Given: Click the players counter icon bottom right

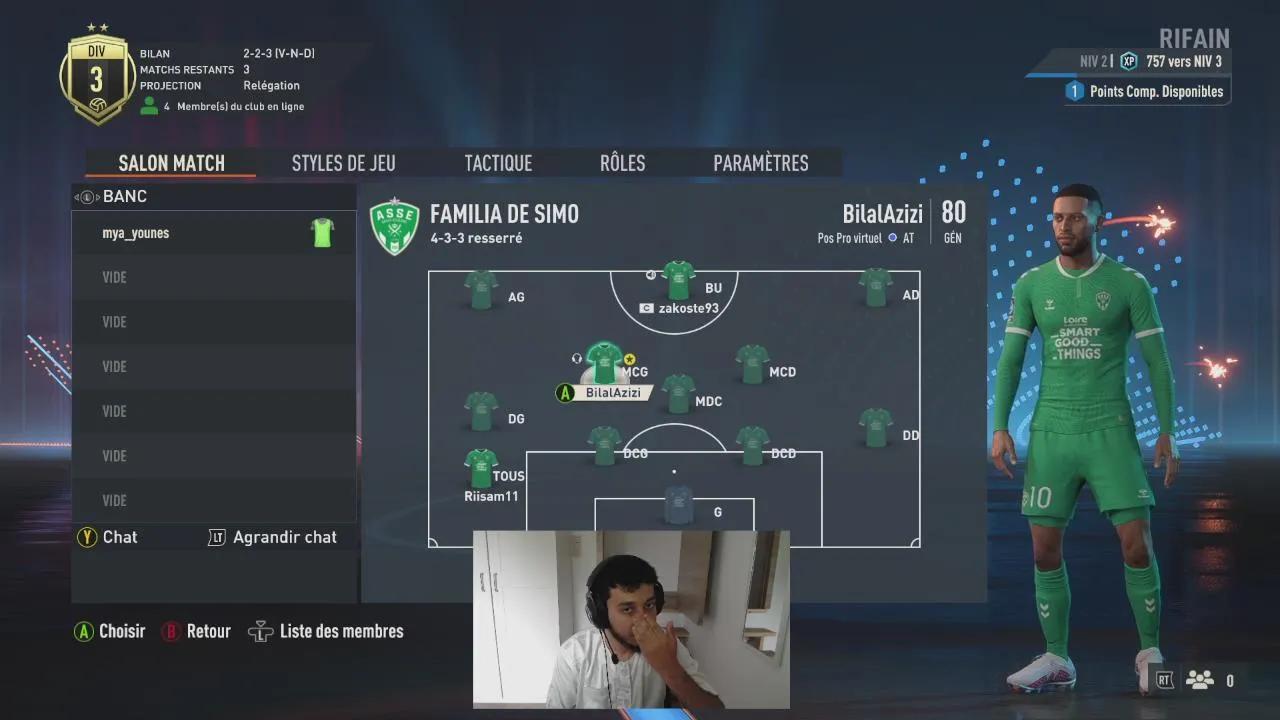Looking at the screenshot, I should coord(1199,678).
